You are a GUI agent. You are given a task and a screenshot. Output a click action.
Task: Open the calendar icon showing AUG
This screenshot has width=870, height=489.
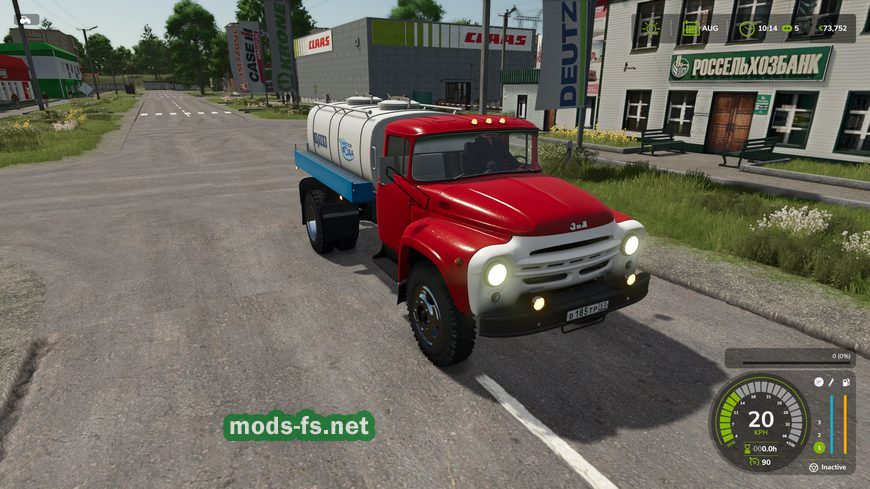click(x=691, y=28)
